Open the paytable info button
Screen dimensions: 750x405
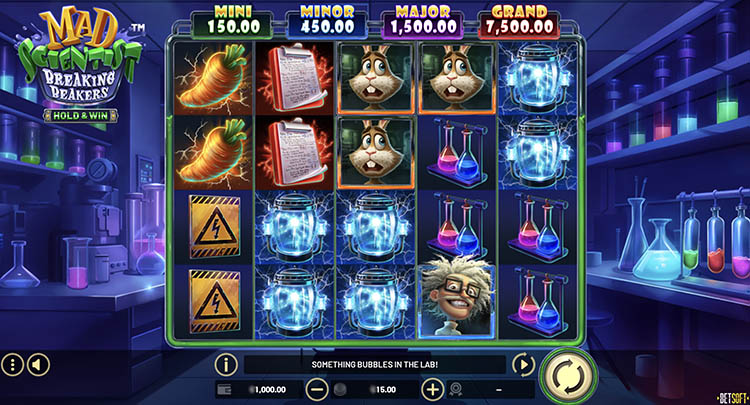[227, 365]
